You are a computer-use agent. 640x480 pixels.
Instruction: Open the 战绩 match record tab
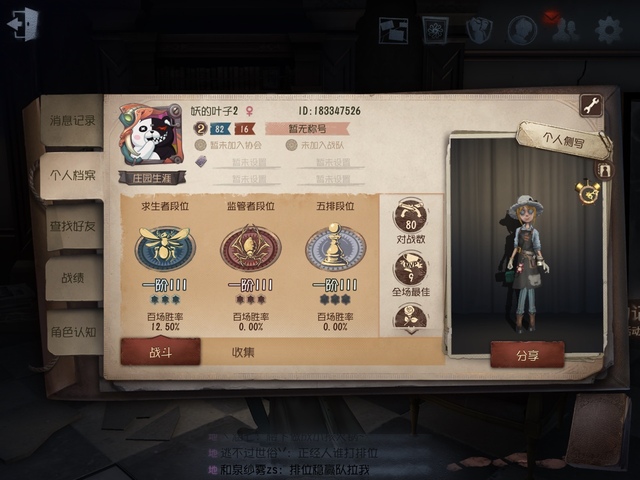[x=73, y=279]
